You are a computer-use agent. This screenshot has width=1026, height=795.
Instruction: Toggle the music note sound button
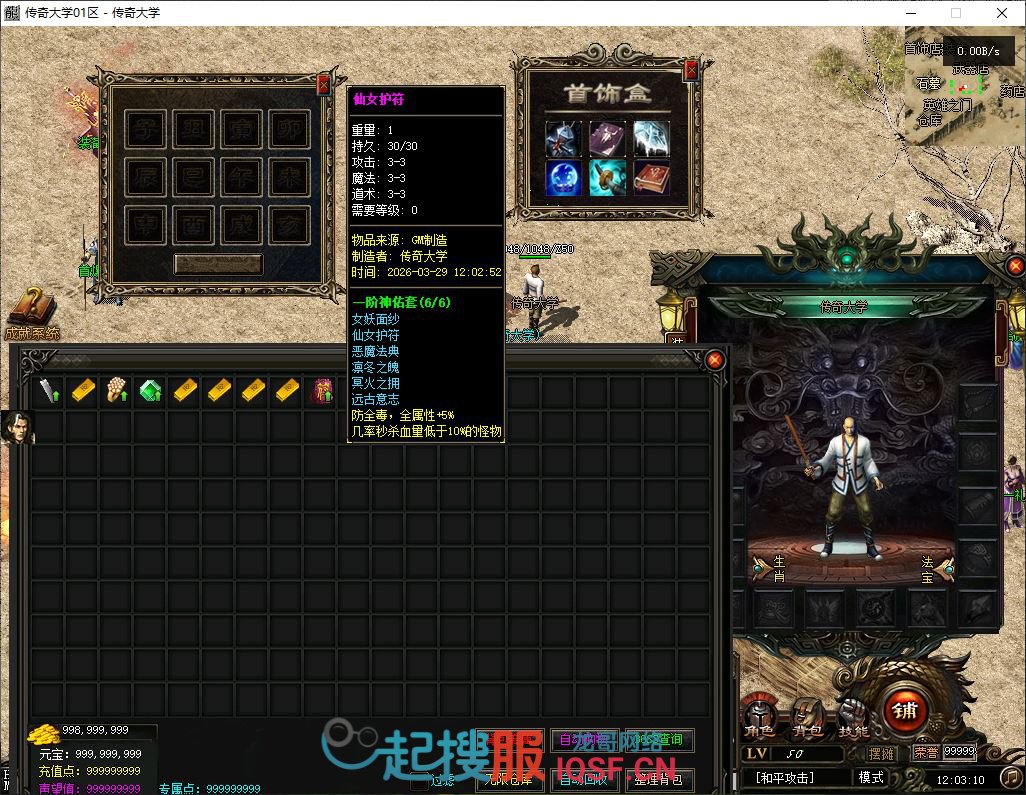click(1011, 777)
